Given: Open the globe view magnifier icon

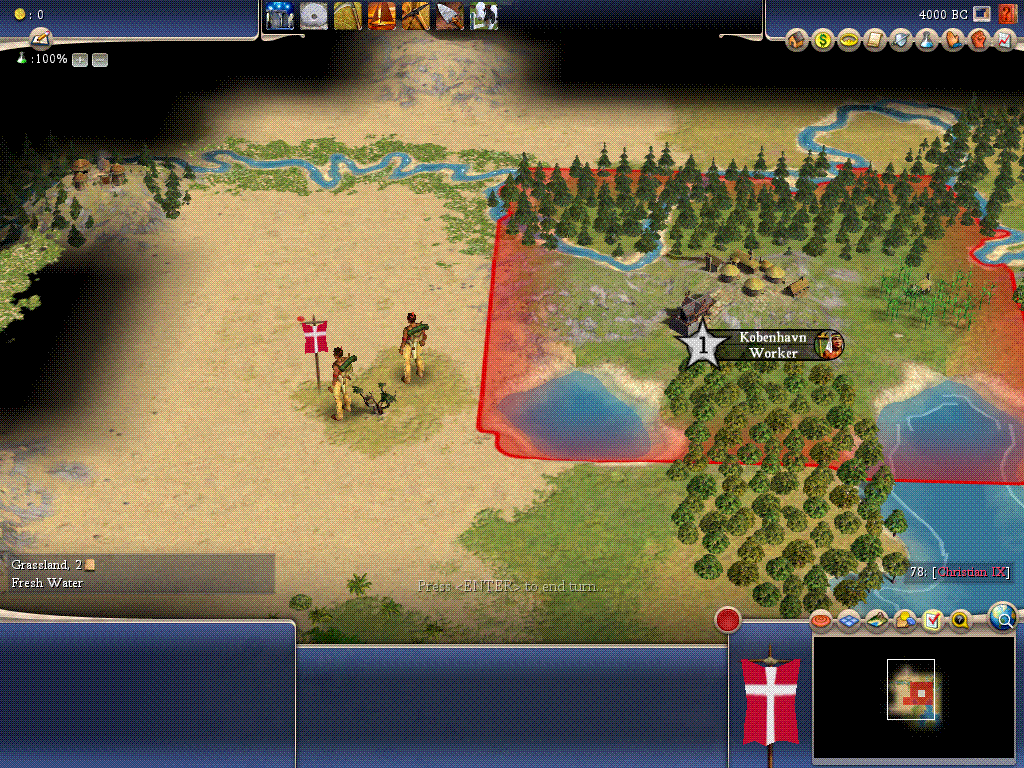Looking at the screenshot, I should point(1003,617).
